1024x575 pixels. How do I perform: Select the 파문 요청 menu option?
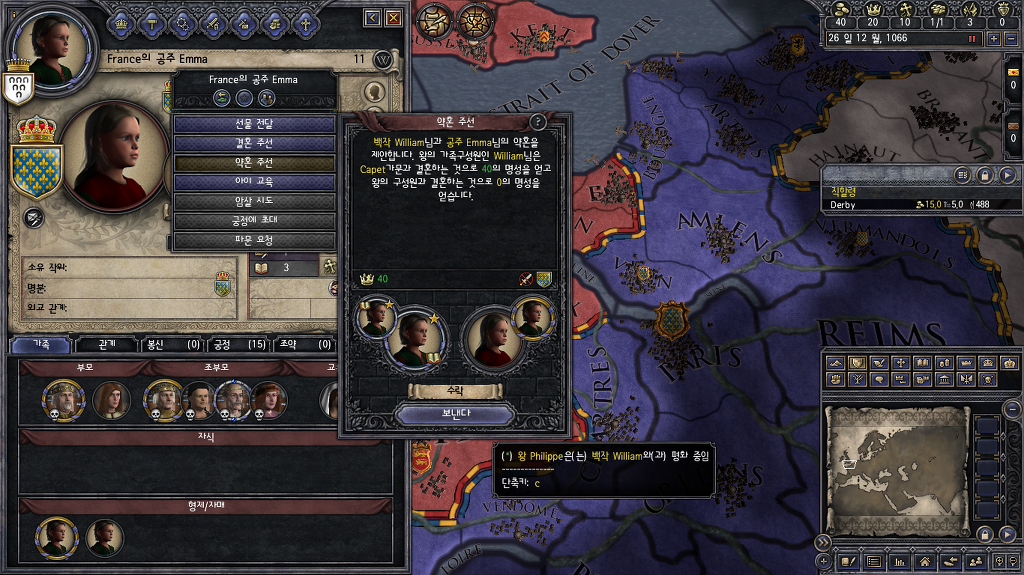coord(255,240)
